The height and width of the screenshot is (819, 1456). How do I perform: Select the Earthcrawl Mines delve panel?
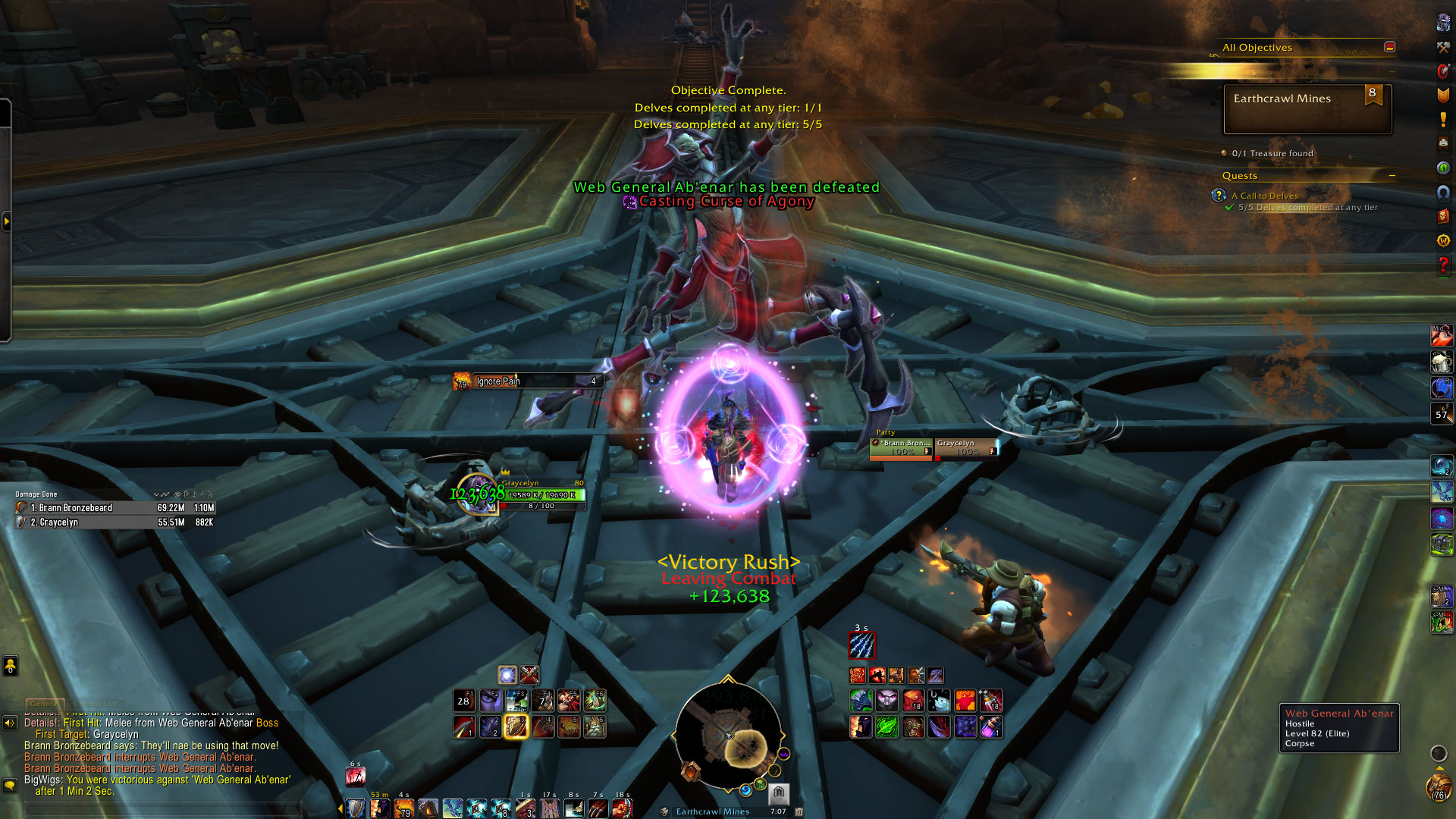1307,109
